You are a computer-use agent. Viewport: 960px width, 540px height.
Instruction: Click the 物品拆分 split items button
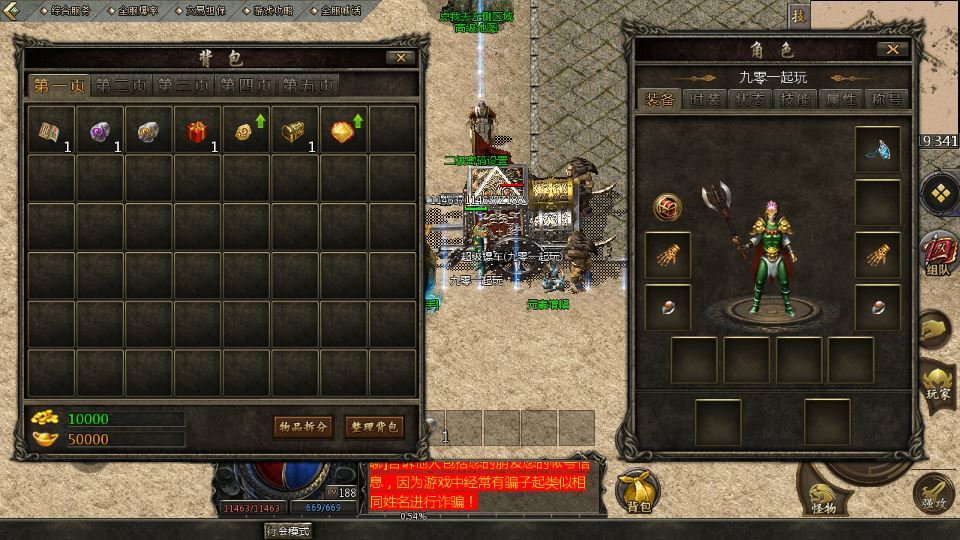tap(303, 427)
